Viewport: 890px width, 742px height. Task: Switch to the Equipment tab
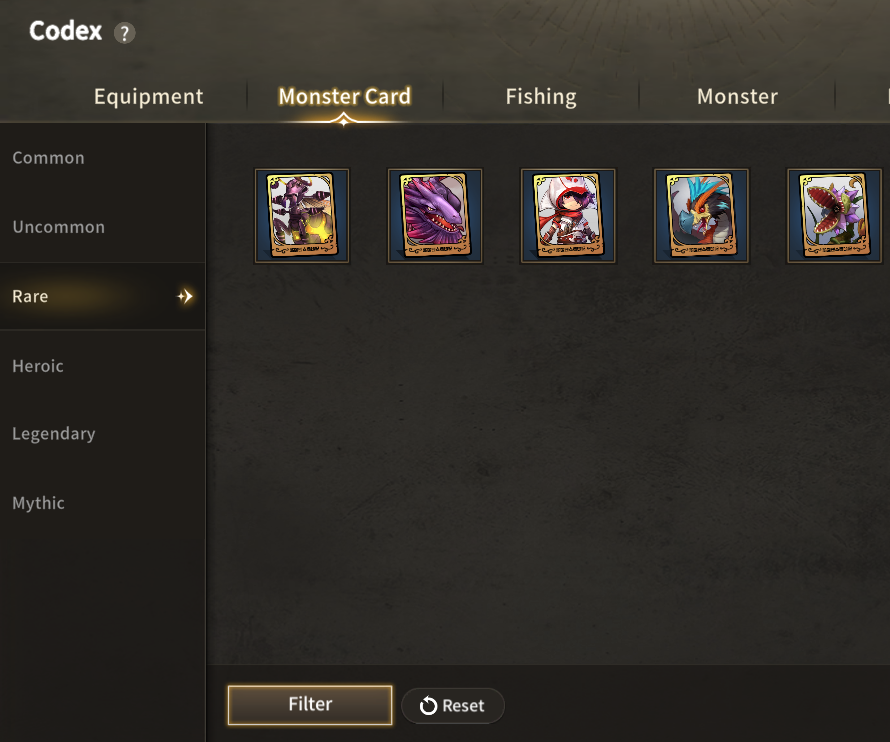click(148, 96)
